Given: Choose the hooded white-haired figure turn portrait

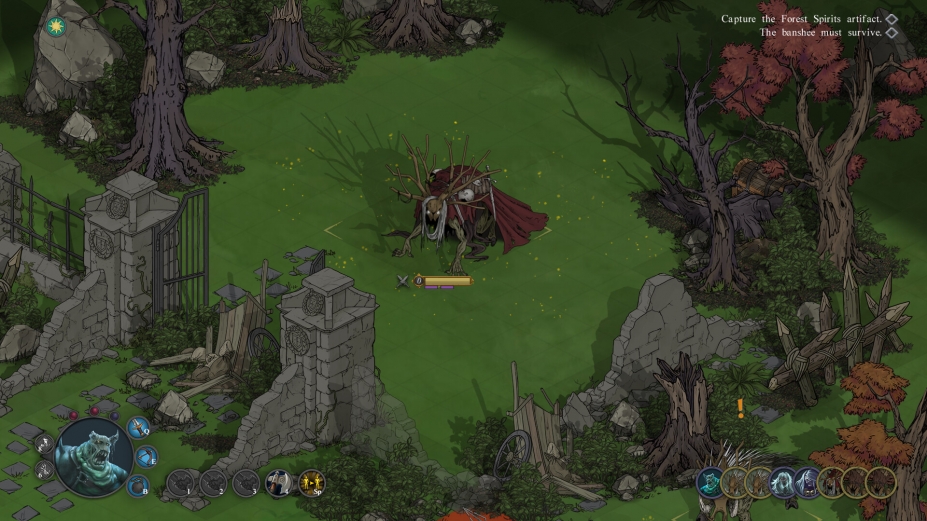Looking at the screenshot, I should pyautogui.click(x=808, y=483).
